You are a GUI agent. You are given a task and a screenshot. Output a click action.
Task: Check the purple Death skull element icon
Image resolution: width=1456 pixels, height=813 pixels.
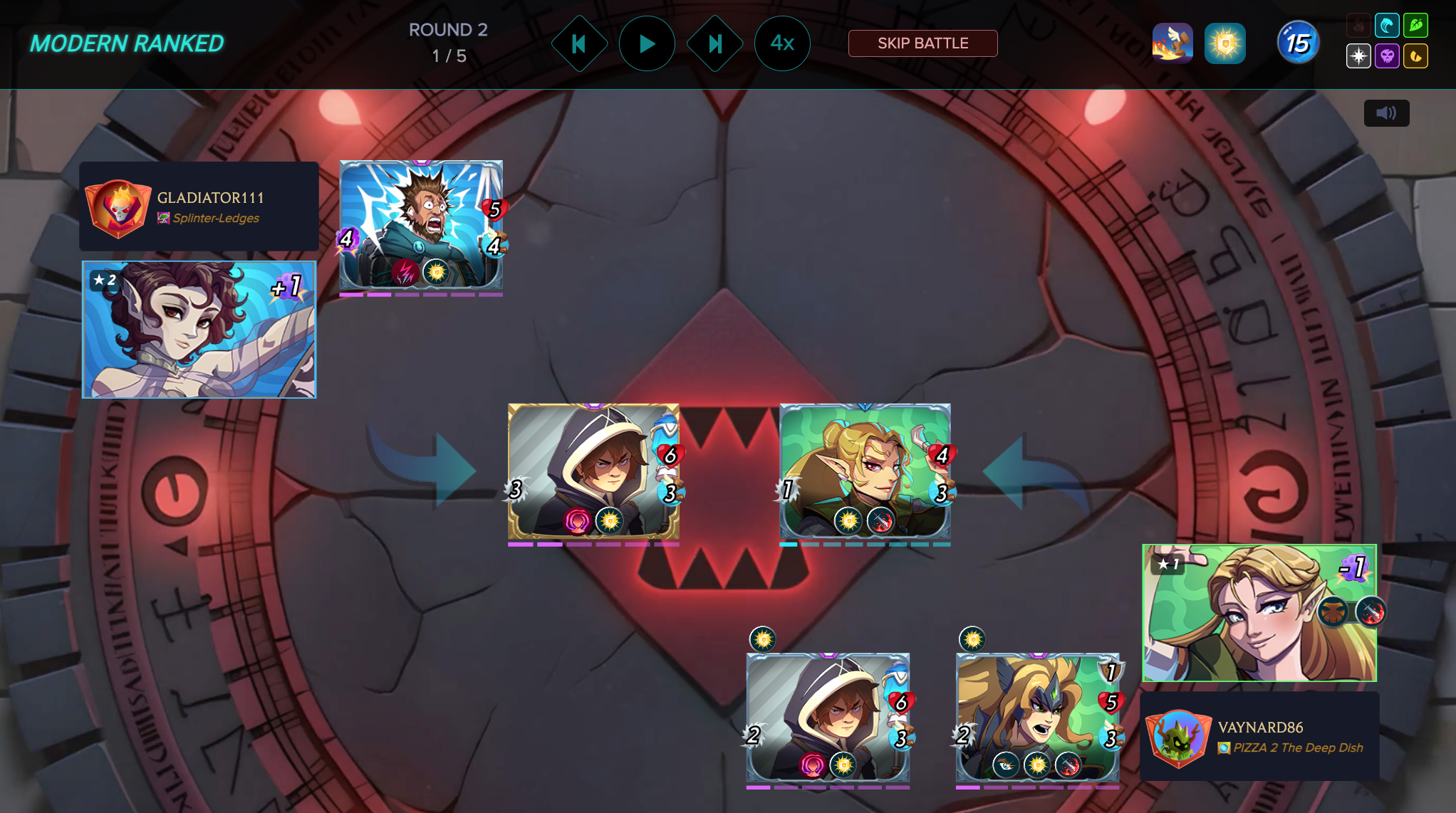click(1387, 56)
